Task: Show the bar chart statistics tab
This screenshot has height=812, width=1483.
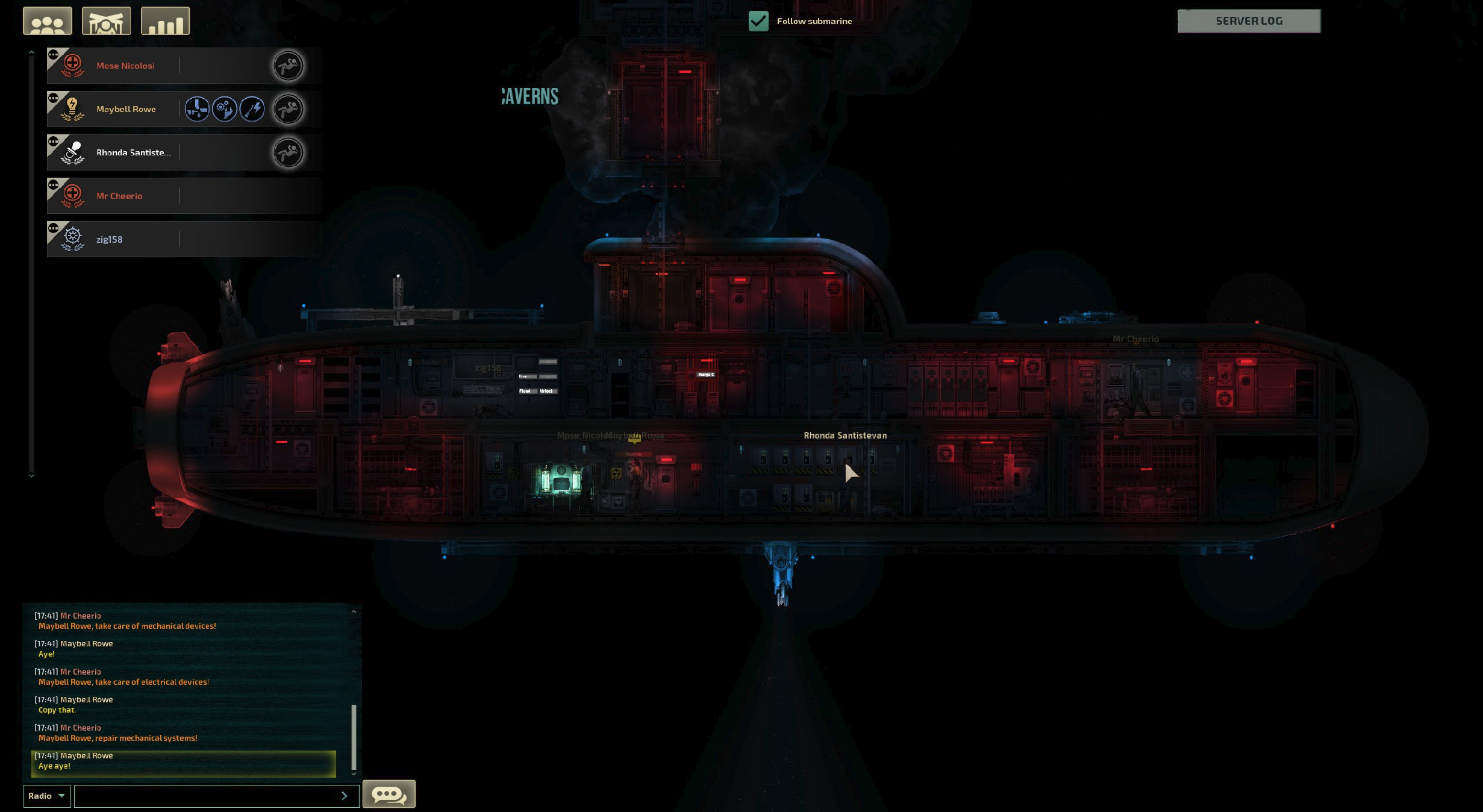Action: [165, 22]
